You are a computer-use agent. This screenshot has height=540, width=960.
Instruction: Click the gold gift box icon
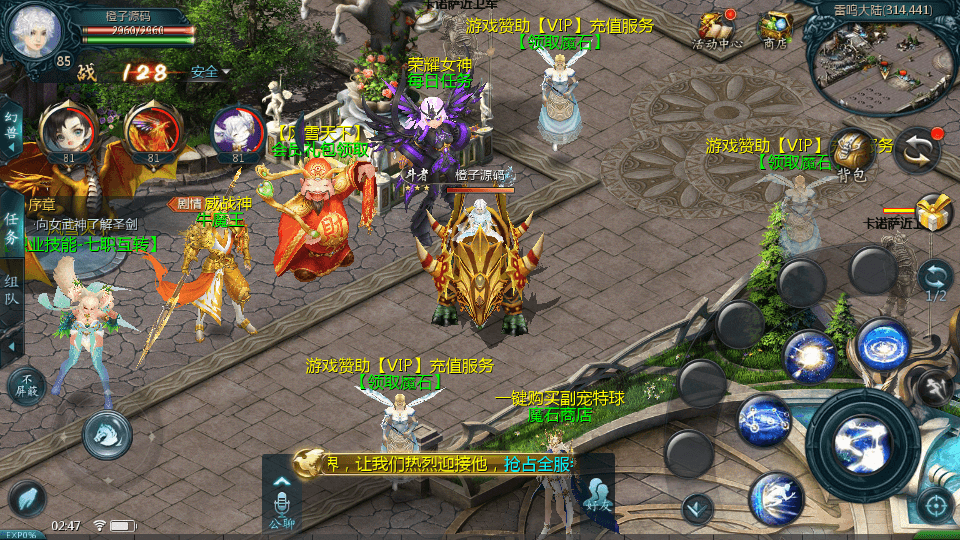tap(934, 211)
